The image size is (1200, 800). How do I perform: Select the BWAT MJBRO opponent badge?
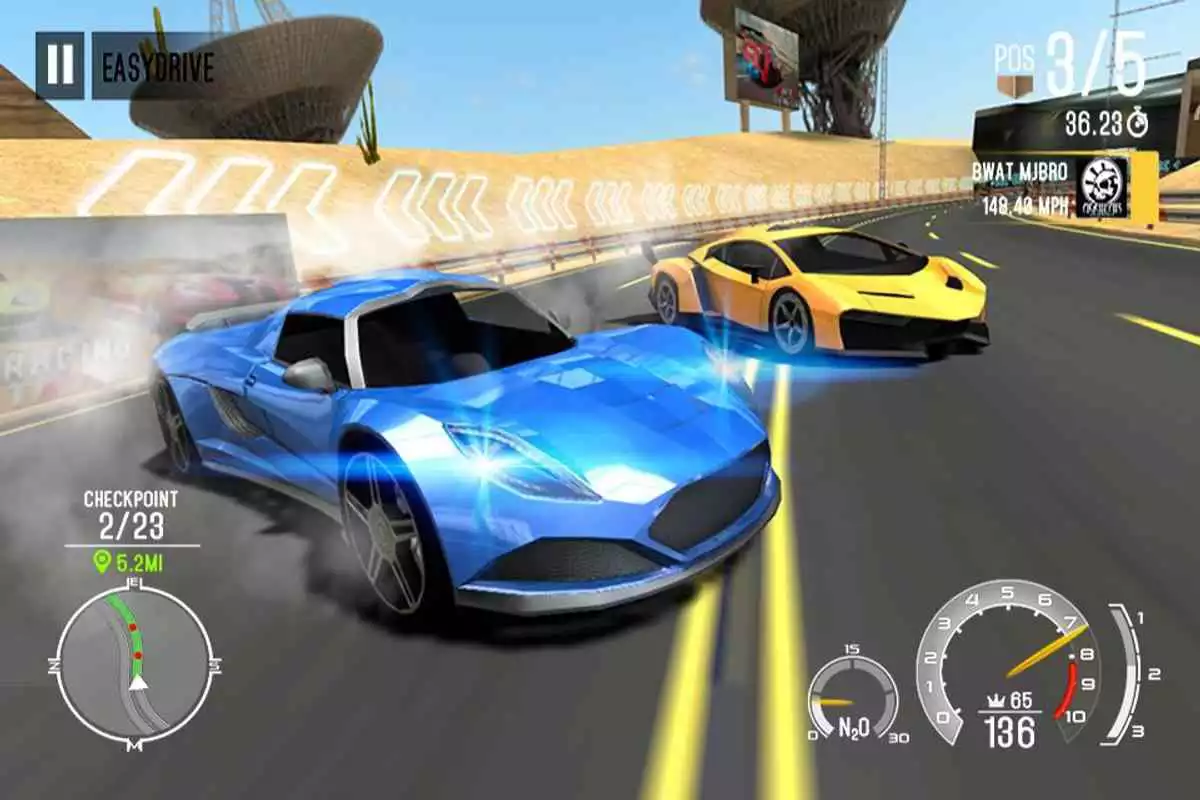1104,187
